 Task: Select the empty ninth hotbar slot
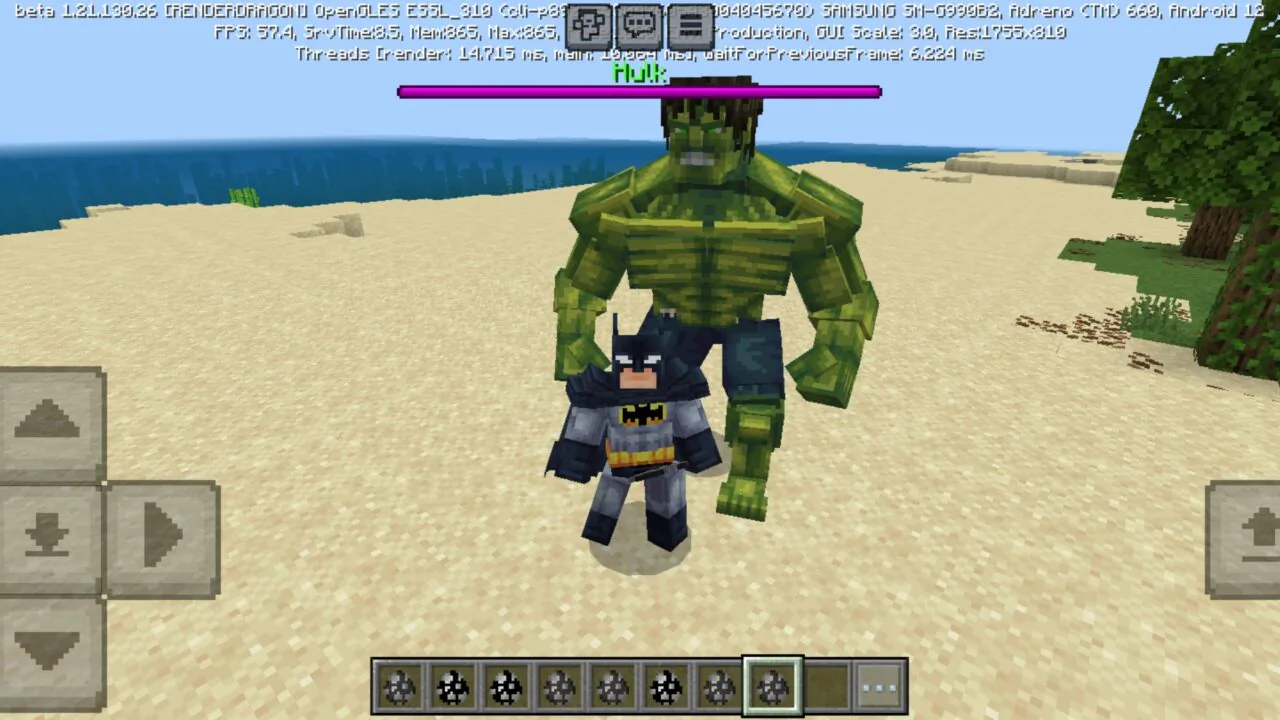tap(826, 687)
